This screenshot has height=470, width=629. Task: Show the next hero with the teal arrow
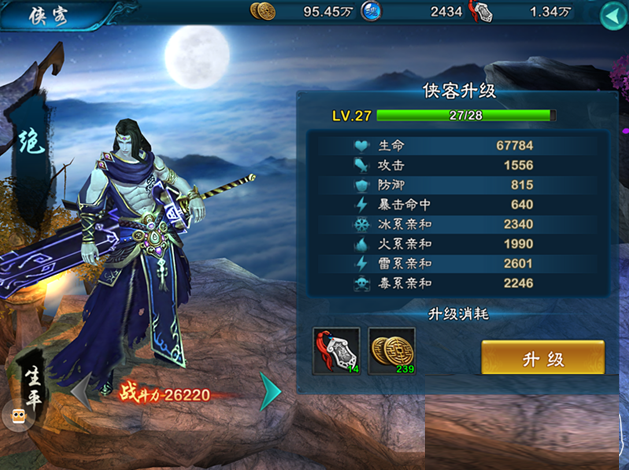[x=269, y=391]
